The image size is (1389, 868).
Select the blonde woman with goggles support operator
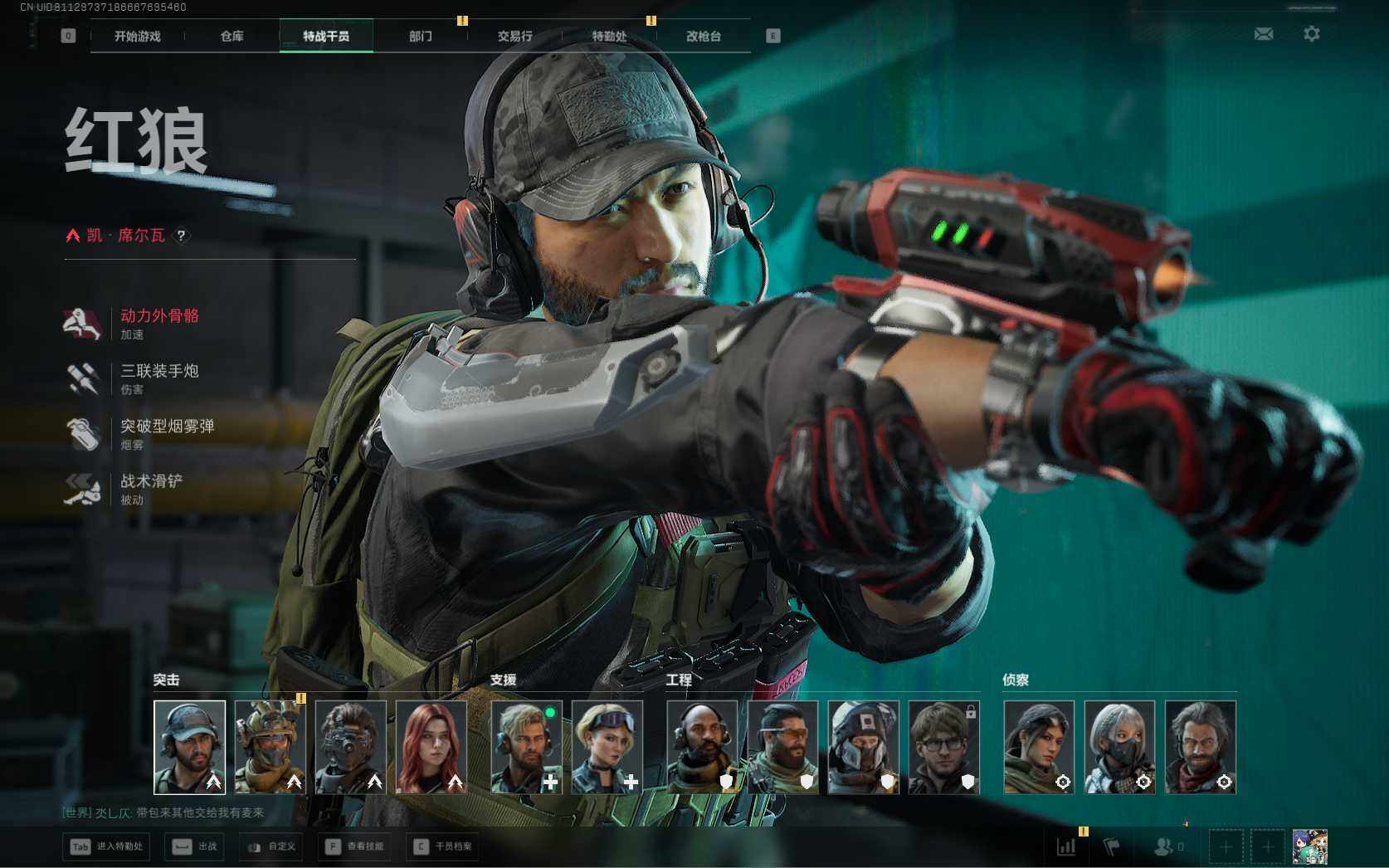point(607,747)
